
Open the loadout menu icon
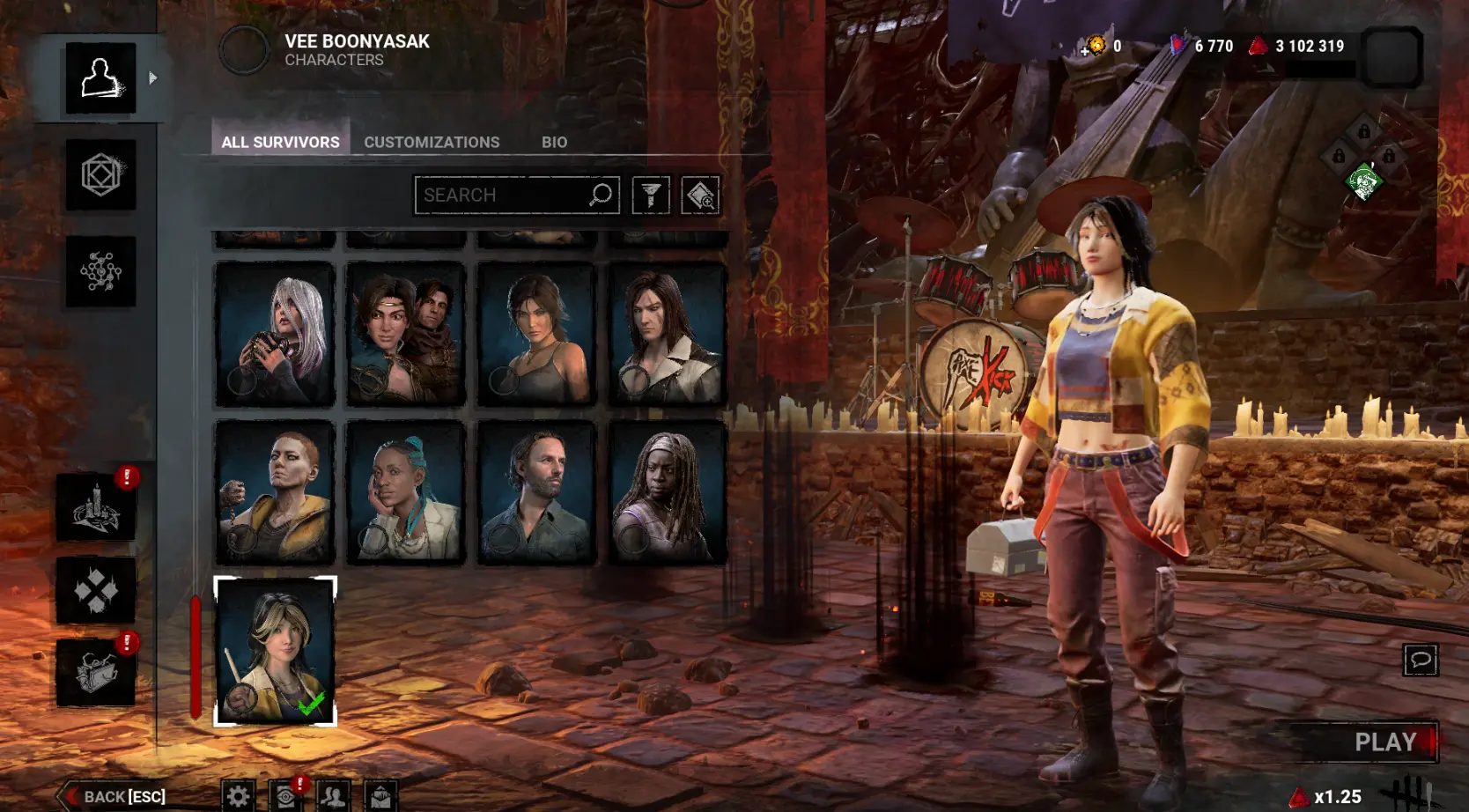(101, 174)
